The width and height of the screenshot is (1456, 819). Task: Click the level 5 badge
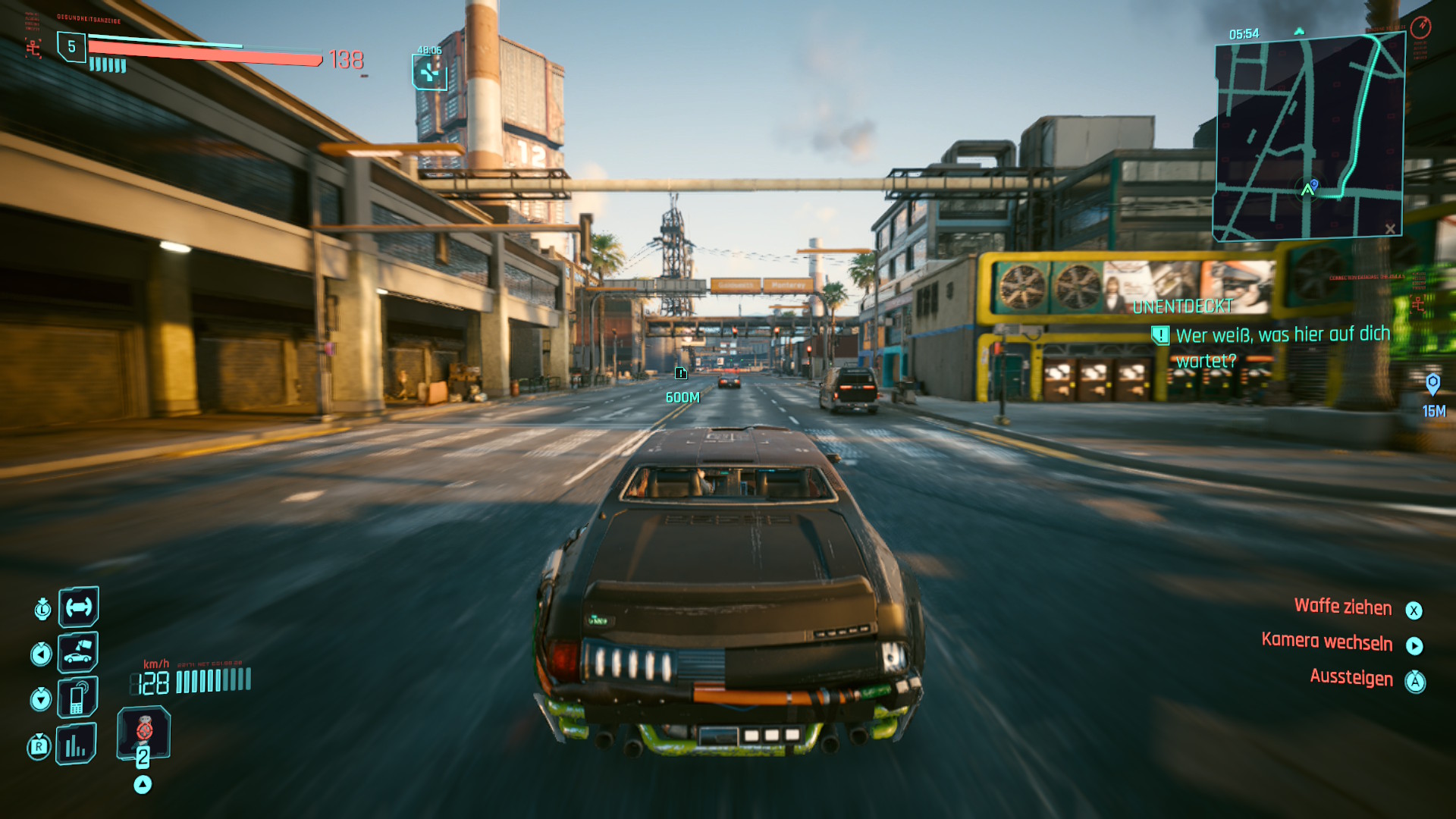[71, 47]
